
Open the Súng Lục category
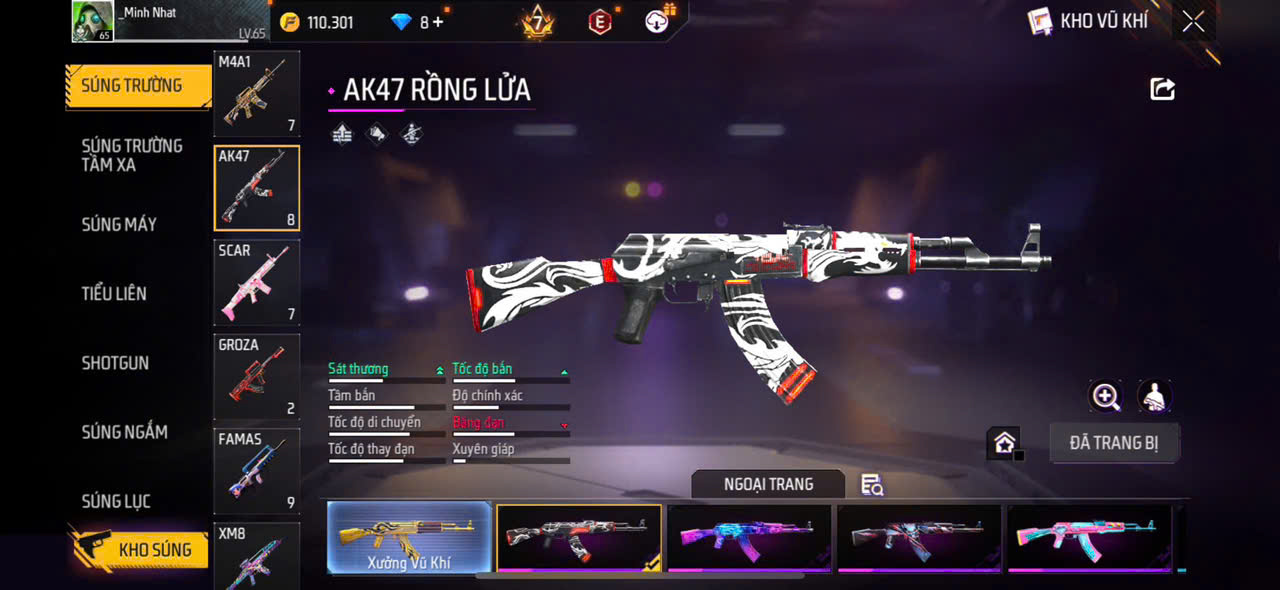pos(116,501)
